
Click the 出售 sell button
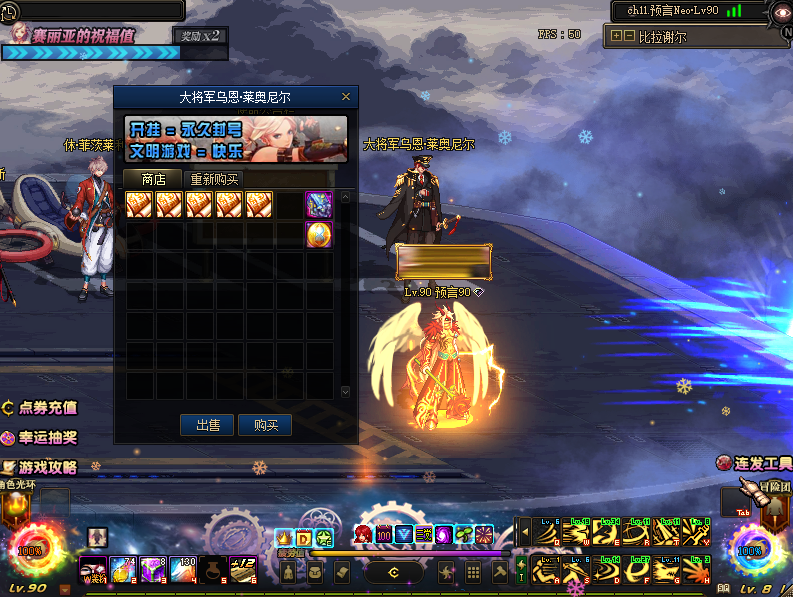coord(208,425)
